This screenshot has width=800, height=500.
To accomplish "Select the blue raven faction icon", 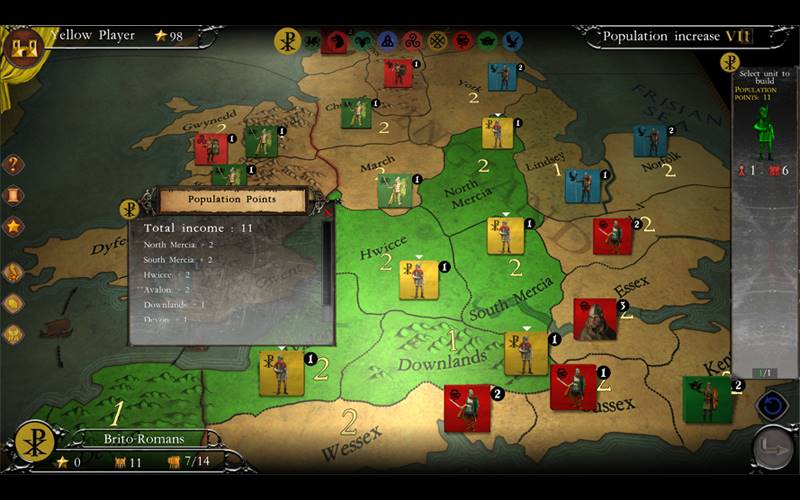I will coord(513,41).
